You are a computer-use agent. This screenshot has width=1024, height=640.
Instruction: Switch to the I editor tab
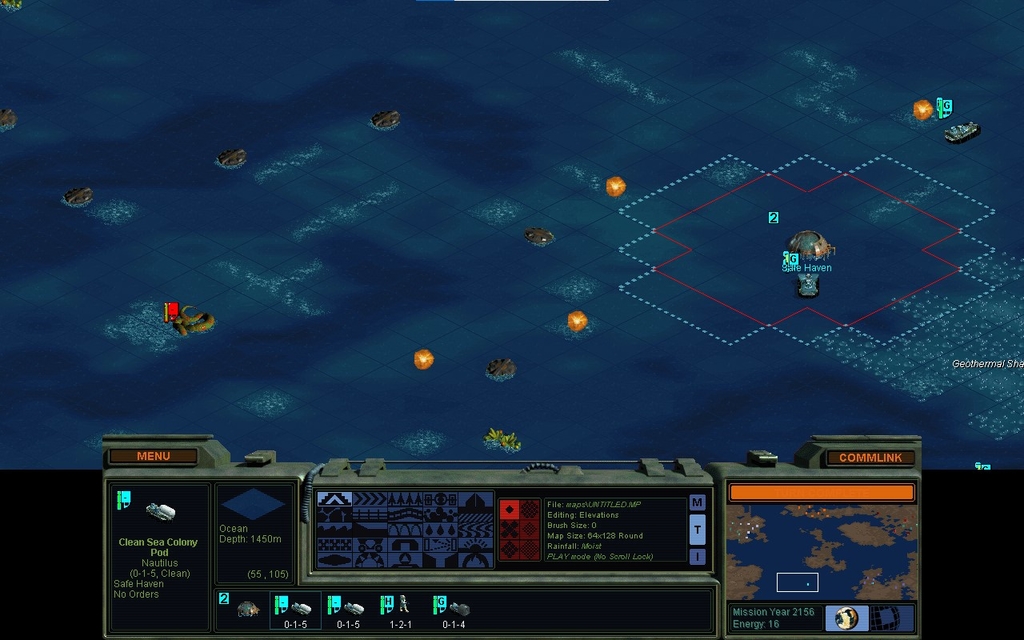click(697, 556)
